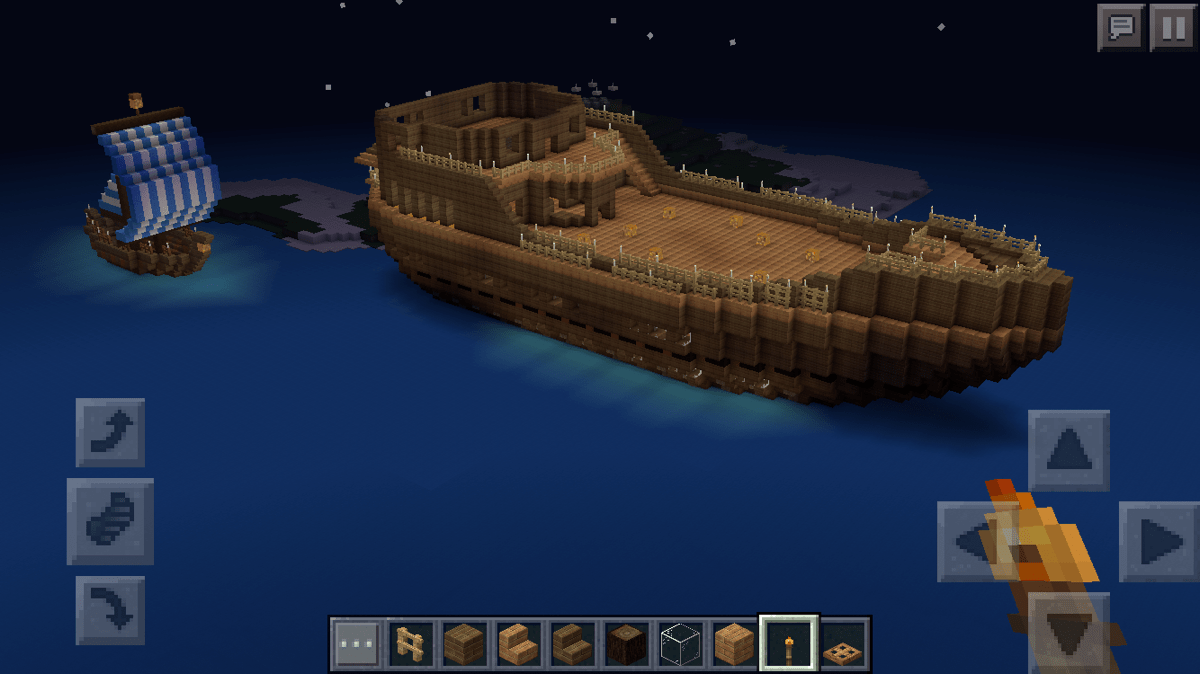The image size is (1200, 674).
Task: Choose the glass block in the hotbar
Action: [x=681, y=643]
